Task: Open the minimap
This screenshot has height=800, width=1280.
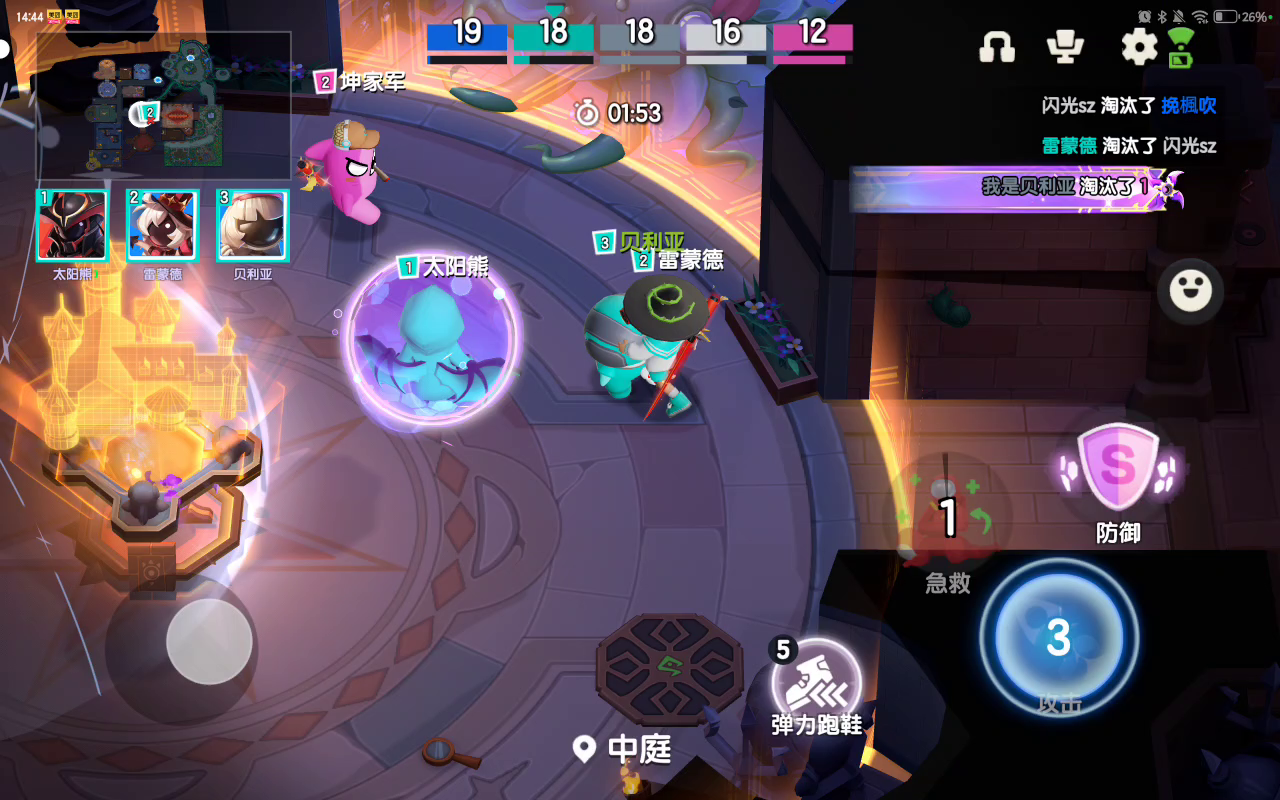Action: 164,105
